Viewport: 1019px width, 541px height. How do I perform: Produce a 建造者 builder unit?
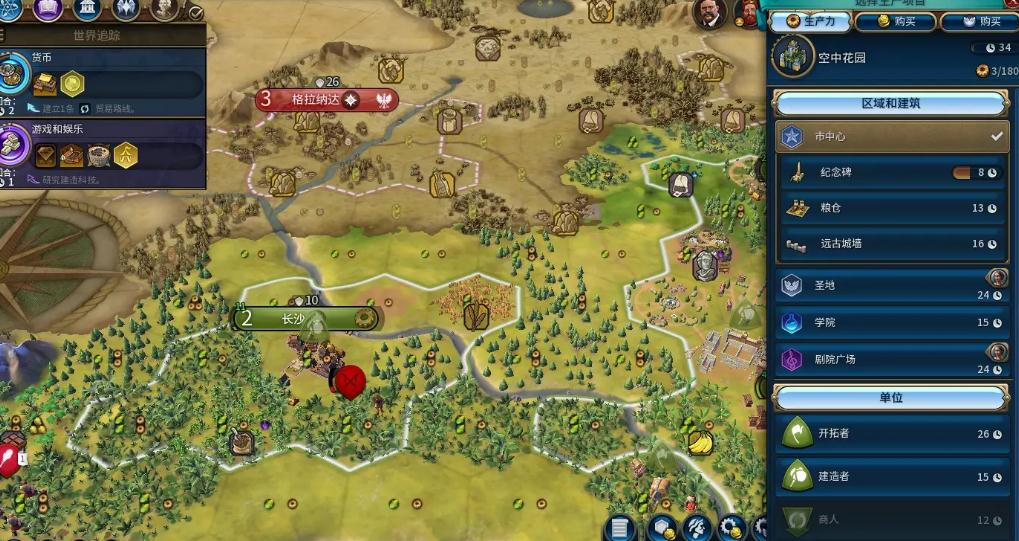coord(890,477)
